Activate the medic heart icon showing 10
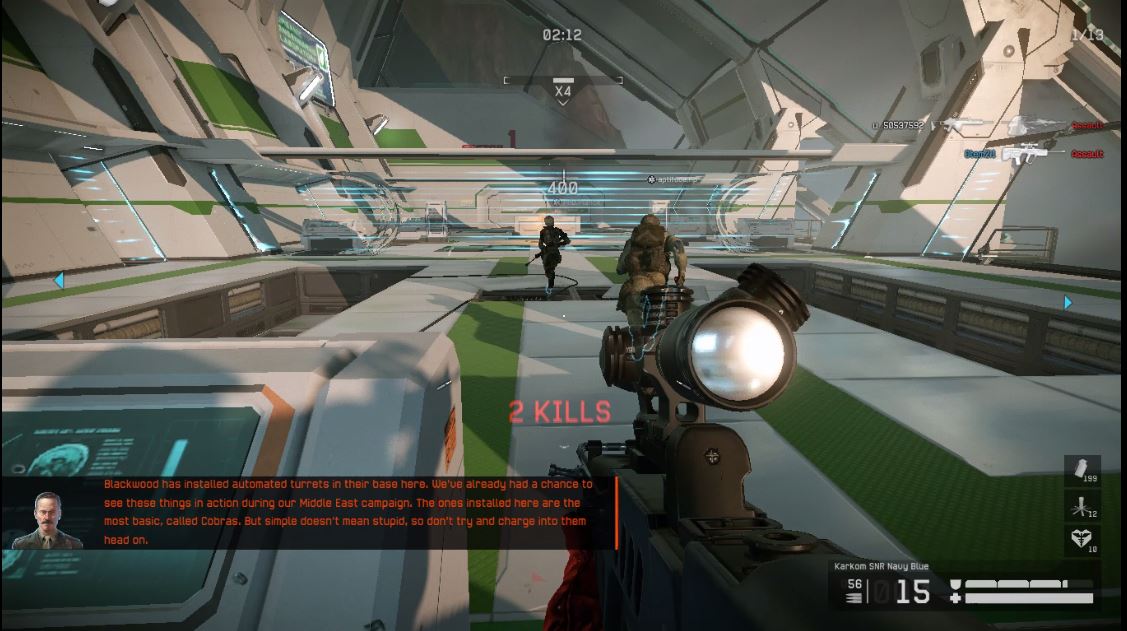Screen dimensions: 1127x631 pos(1082,541)
